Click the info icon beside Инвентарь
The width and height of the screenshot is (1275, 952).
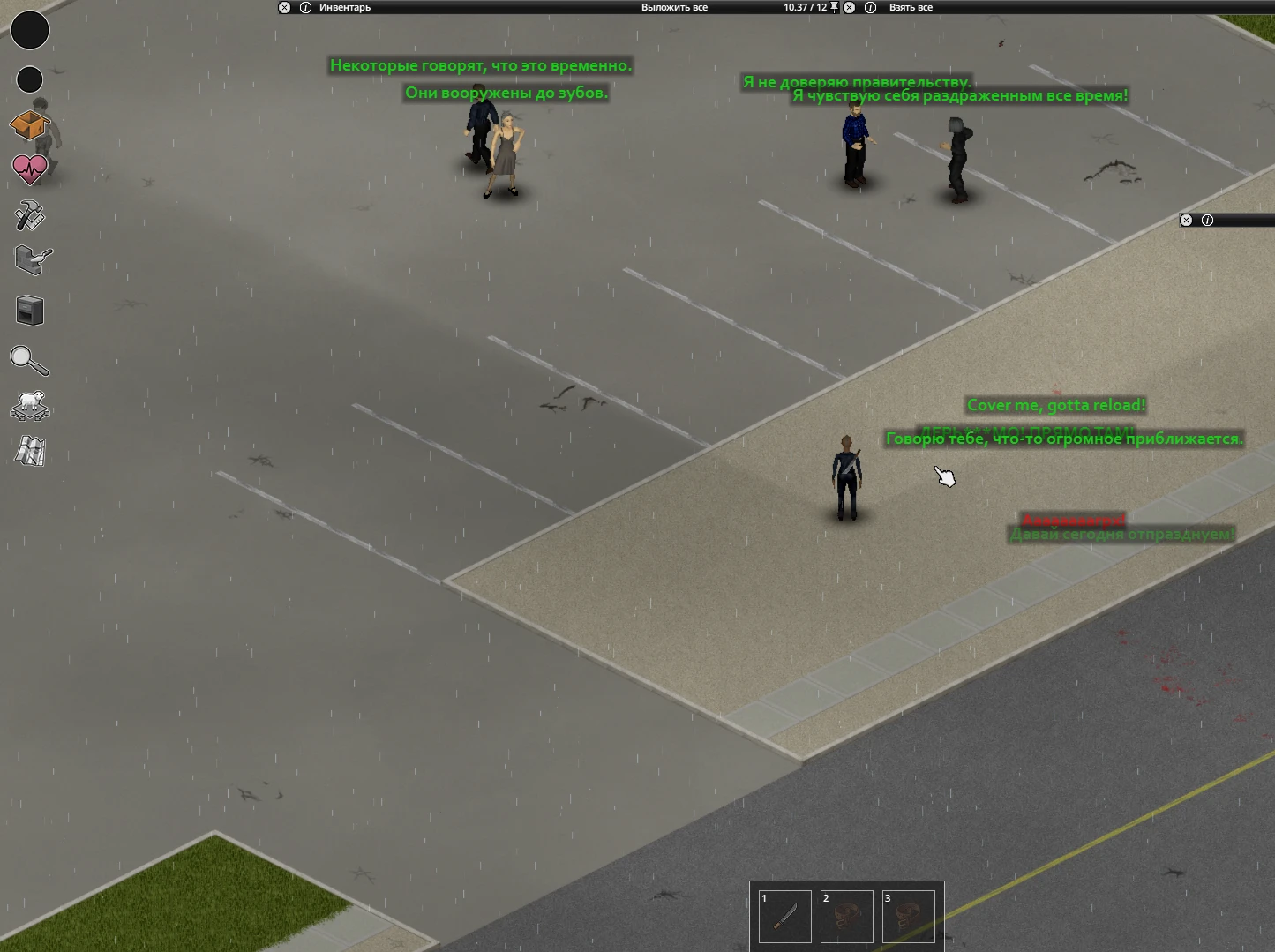305,8
